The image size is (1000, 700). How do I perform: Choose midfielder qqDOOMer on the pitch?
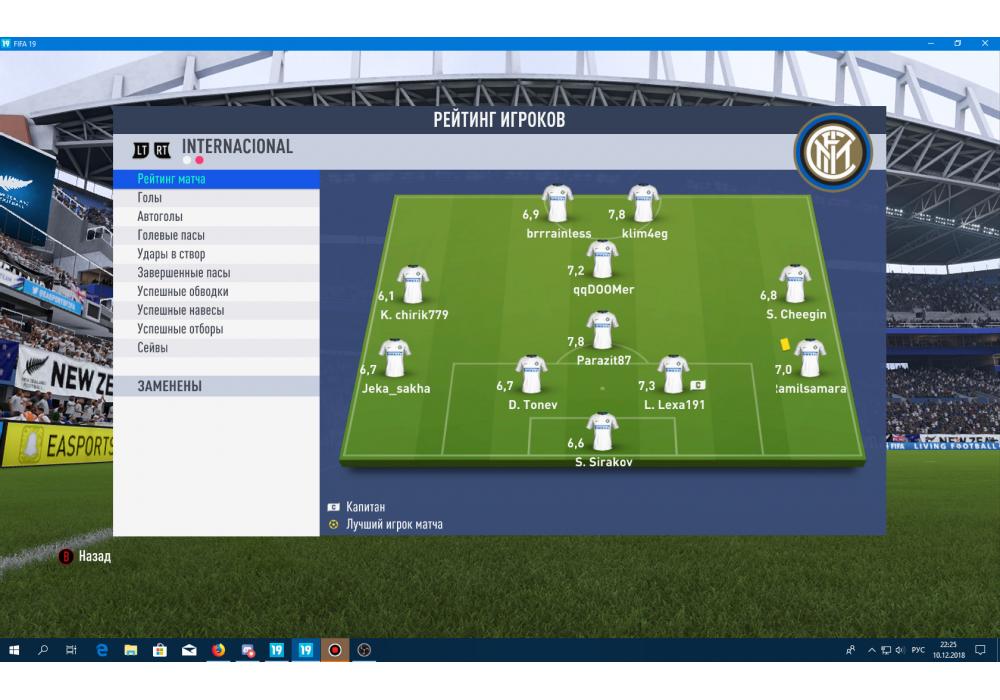(x=602, y=259)
